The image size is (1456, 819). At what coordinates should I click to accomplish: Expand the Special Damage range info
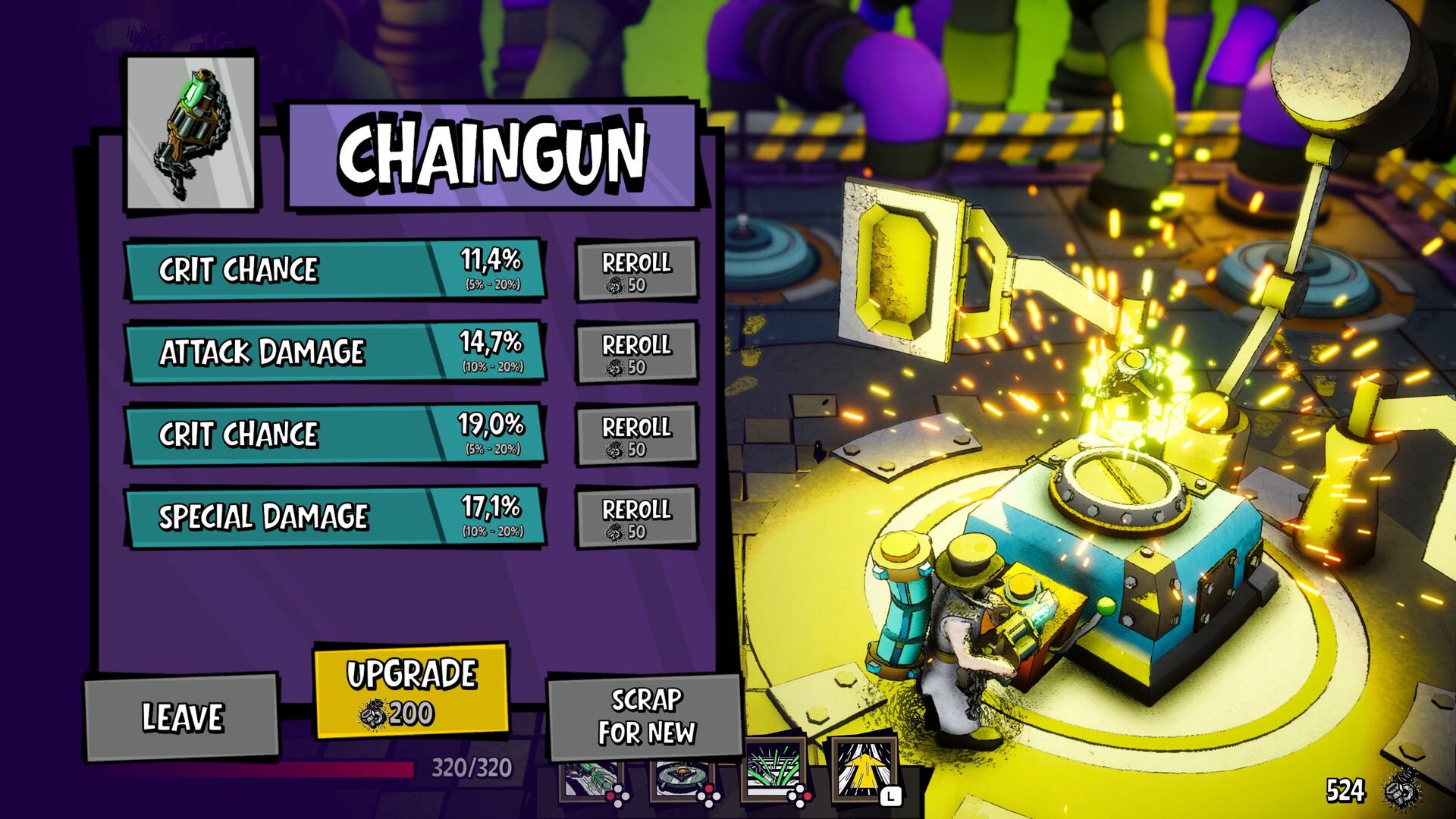[492, 532]
